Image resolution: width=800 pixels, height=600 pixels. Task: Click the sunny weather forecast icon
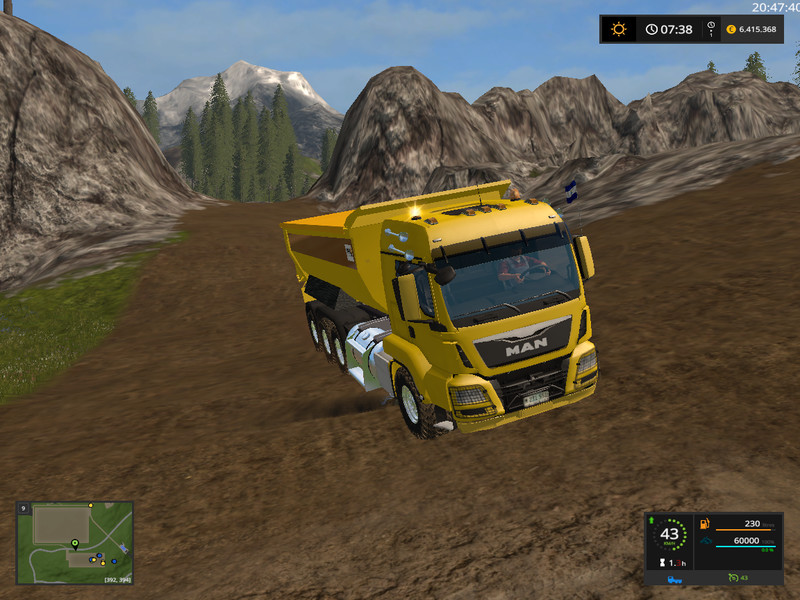(x=619, y=29)
